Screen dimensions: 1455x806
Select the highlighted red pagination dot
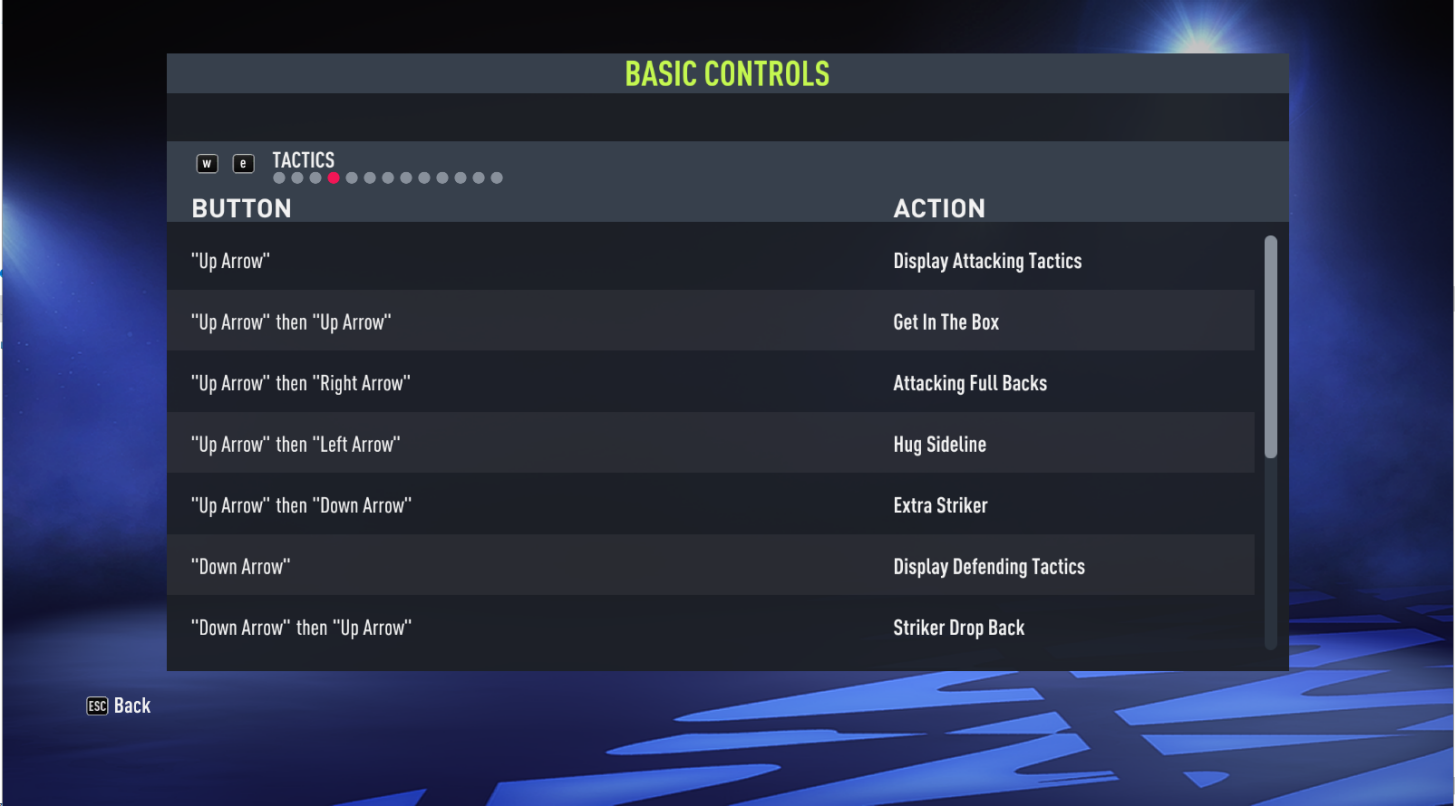[333, 177]
